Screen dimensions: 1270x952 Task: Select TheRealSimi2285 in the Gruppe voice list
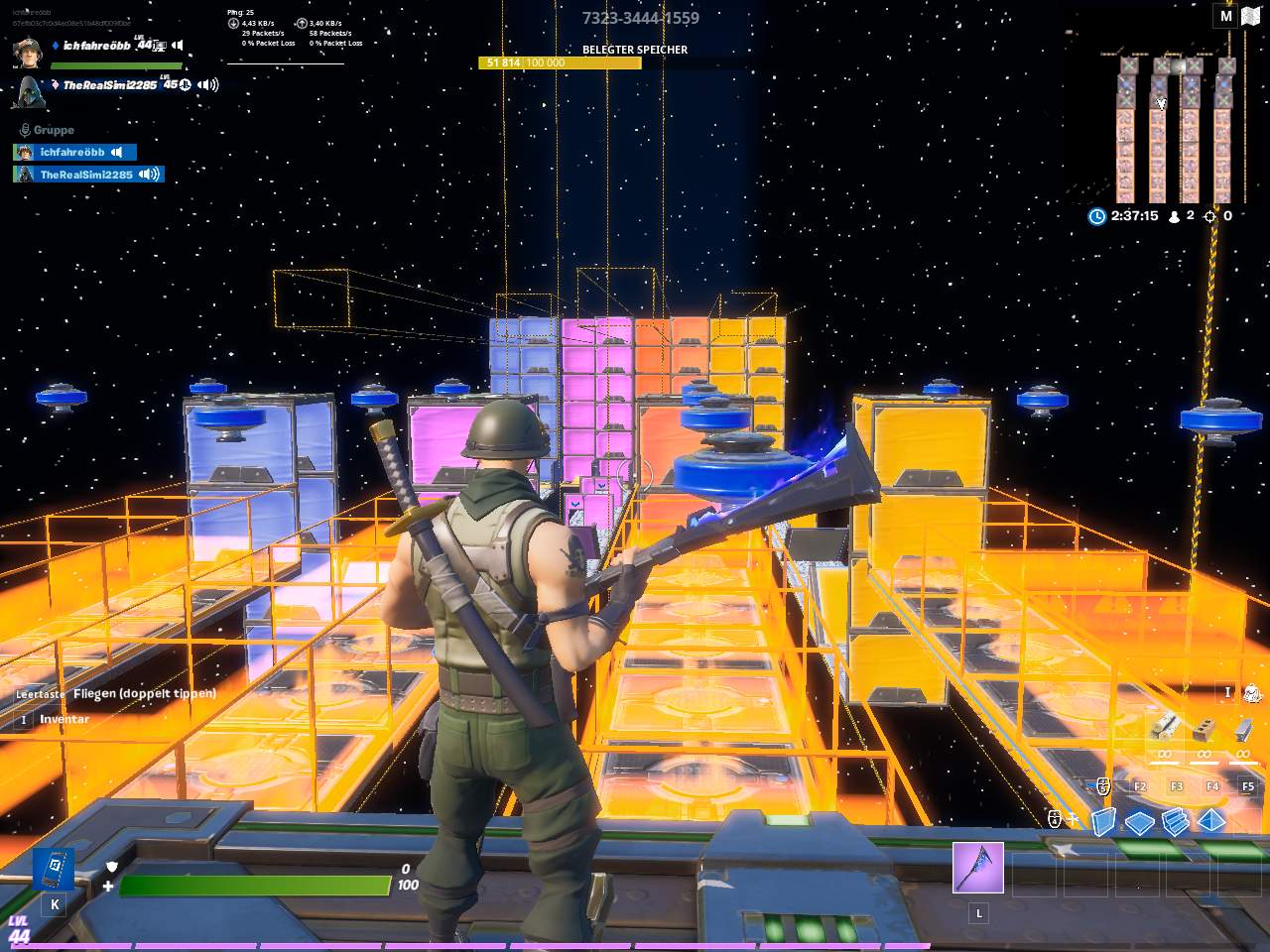(x=87, y=175)
